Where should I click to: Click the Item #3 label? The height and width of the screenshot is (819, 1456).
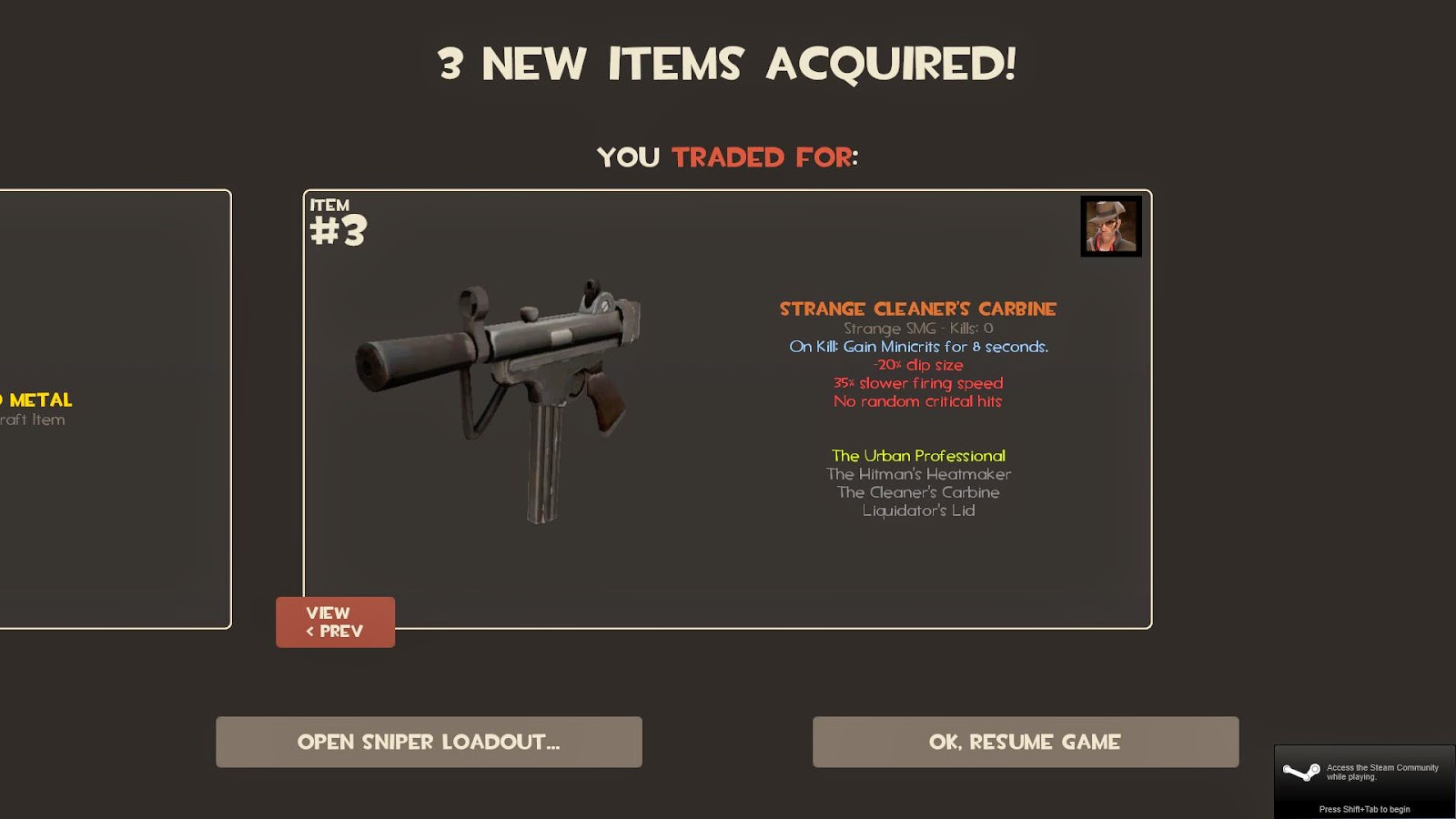[335, 225]
